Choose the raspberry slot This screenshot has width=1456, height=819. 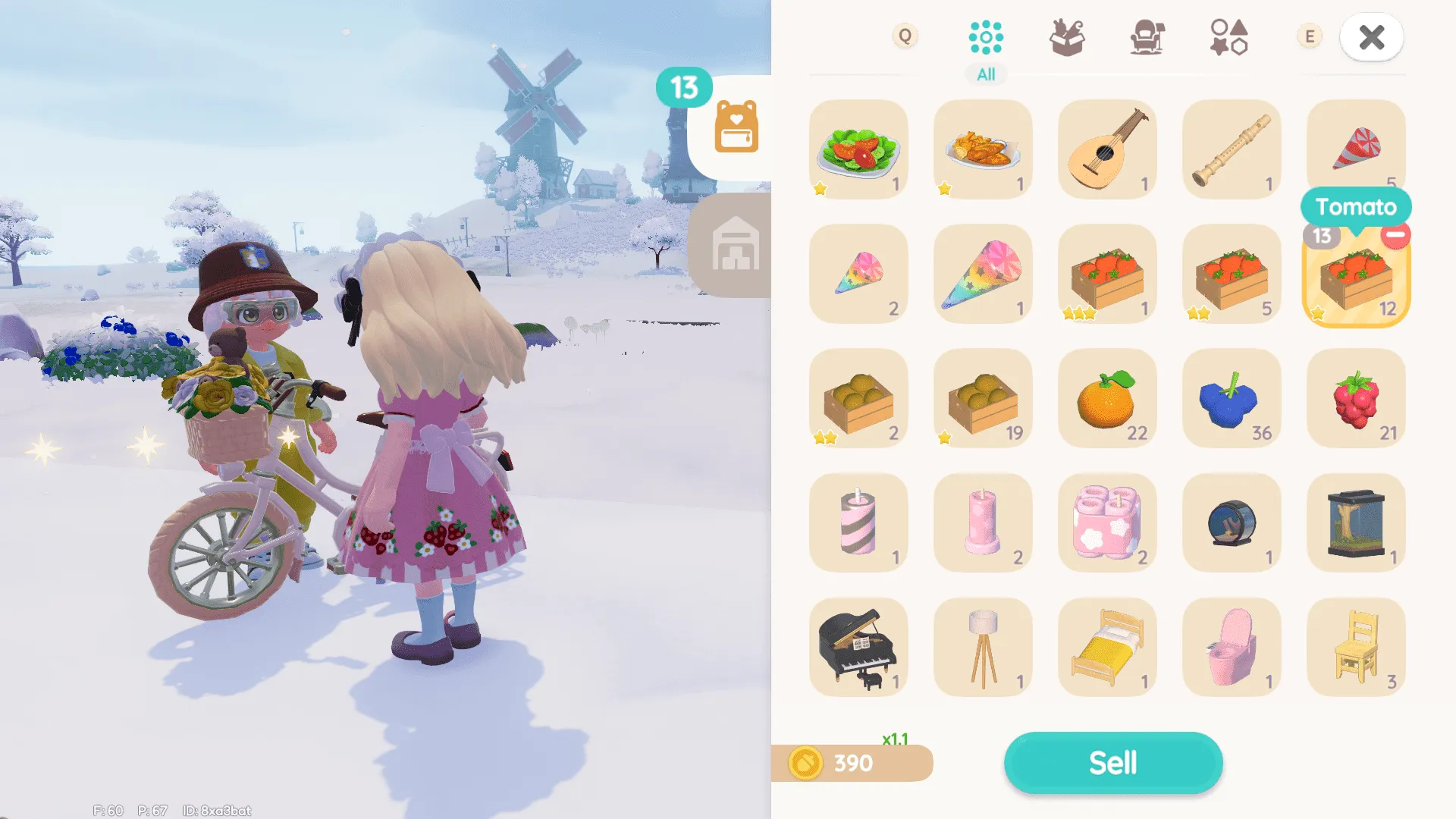pyautogui.click(x=1355, y=398)
